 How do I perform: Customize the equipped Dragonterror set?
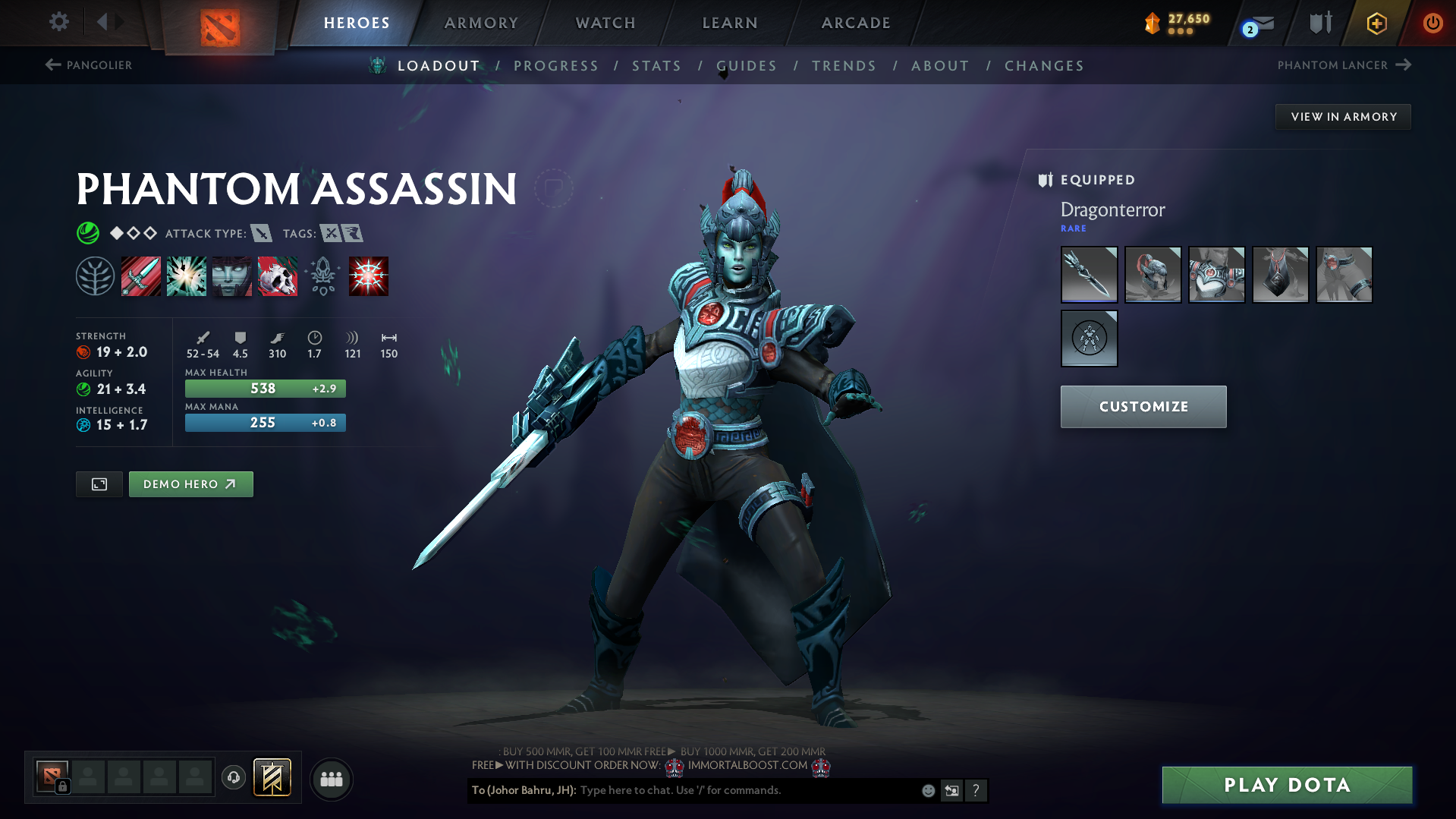[x=1143, y=407]
